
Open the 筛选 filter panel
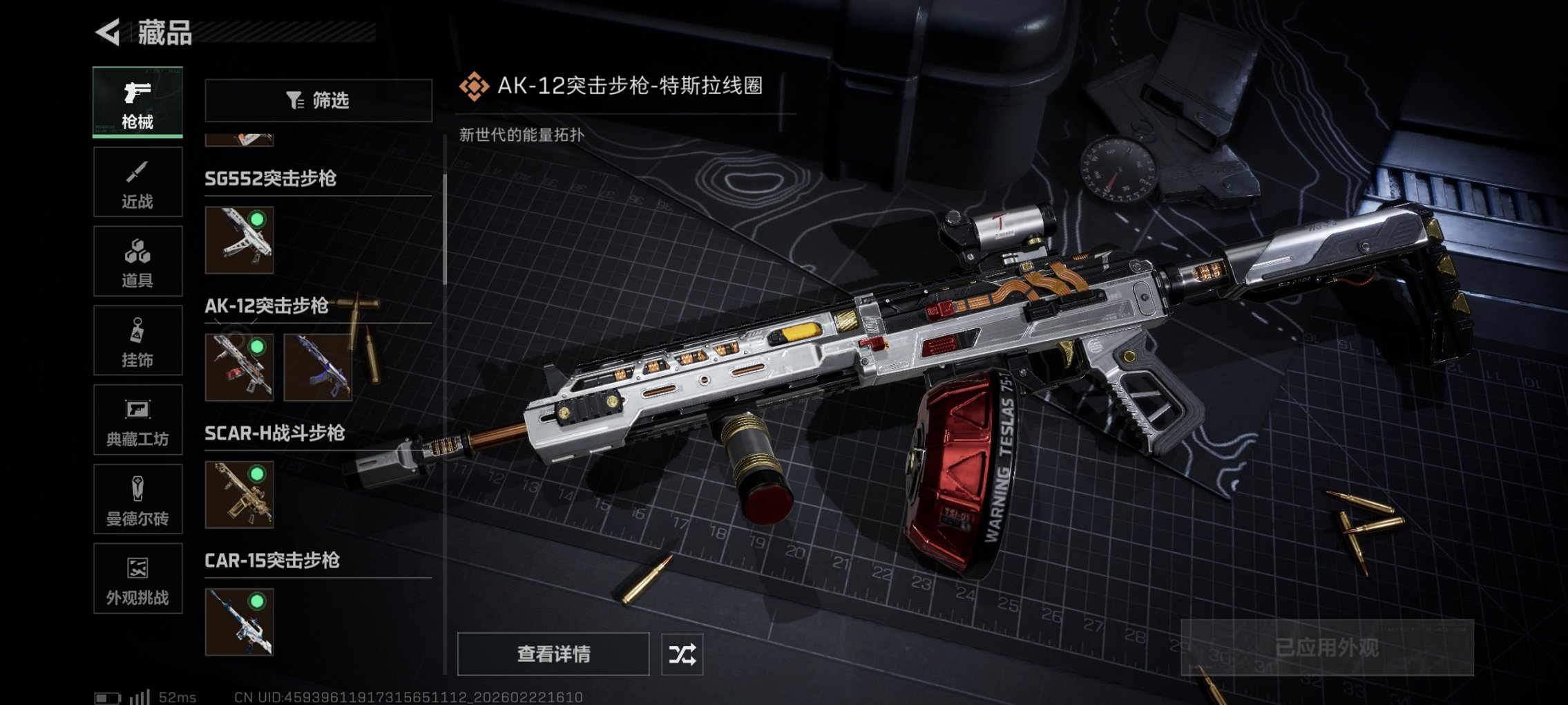tap(317, 101)
